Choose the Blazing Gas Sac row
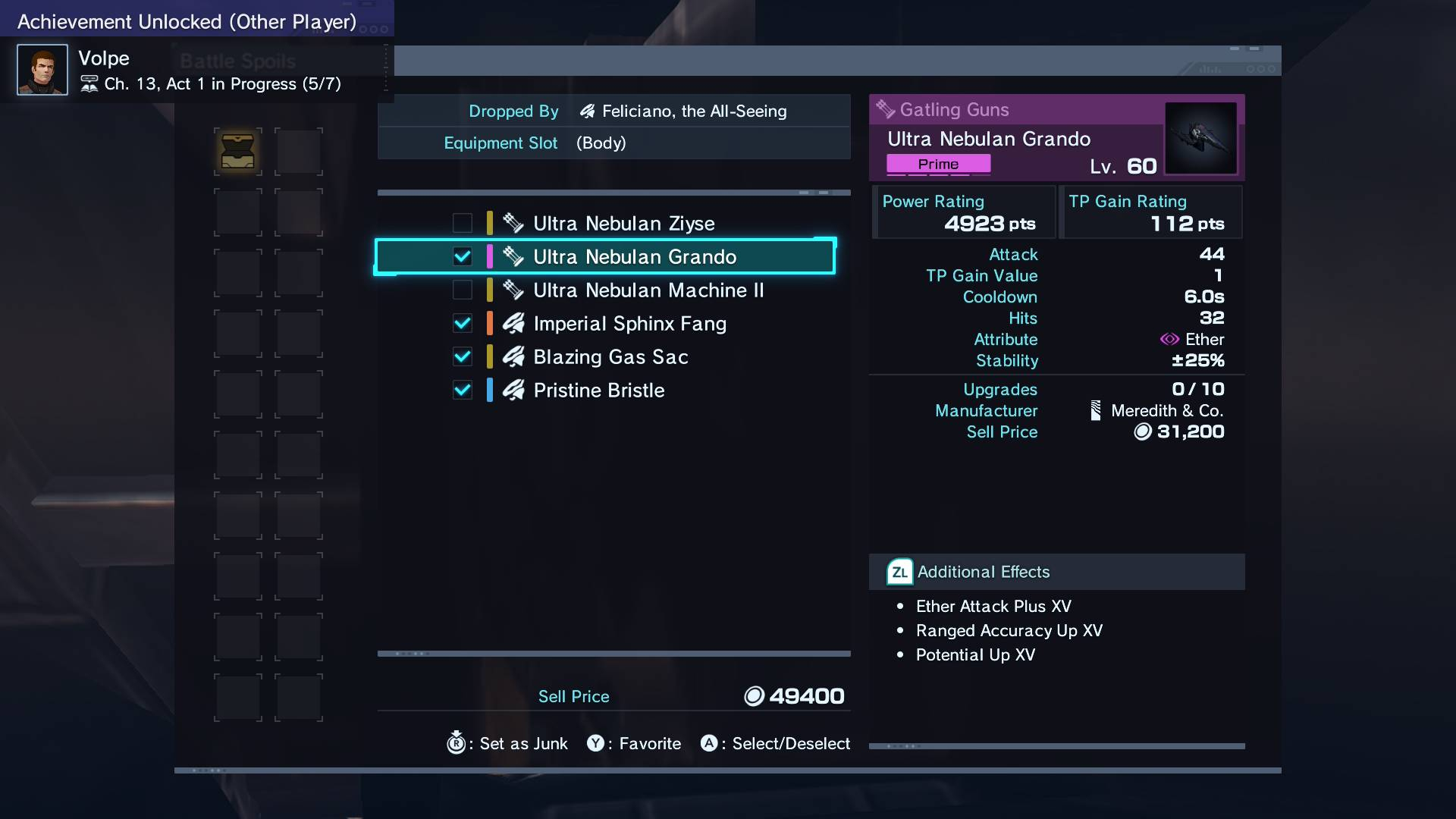Screen dimensions: 1456x819 pos(610,357)
